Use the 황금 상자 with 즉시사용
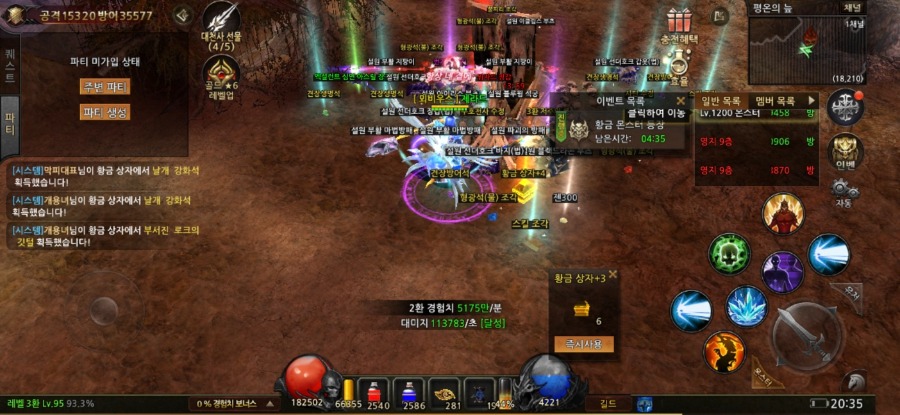900x415 pixels. click(x=583, y=343)
